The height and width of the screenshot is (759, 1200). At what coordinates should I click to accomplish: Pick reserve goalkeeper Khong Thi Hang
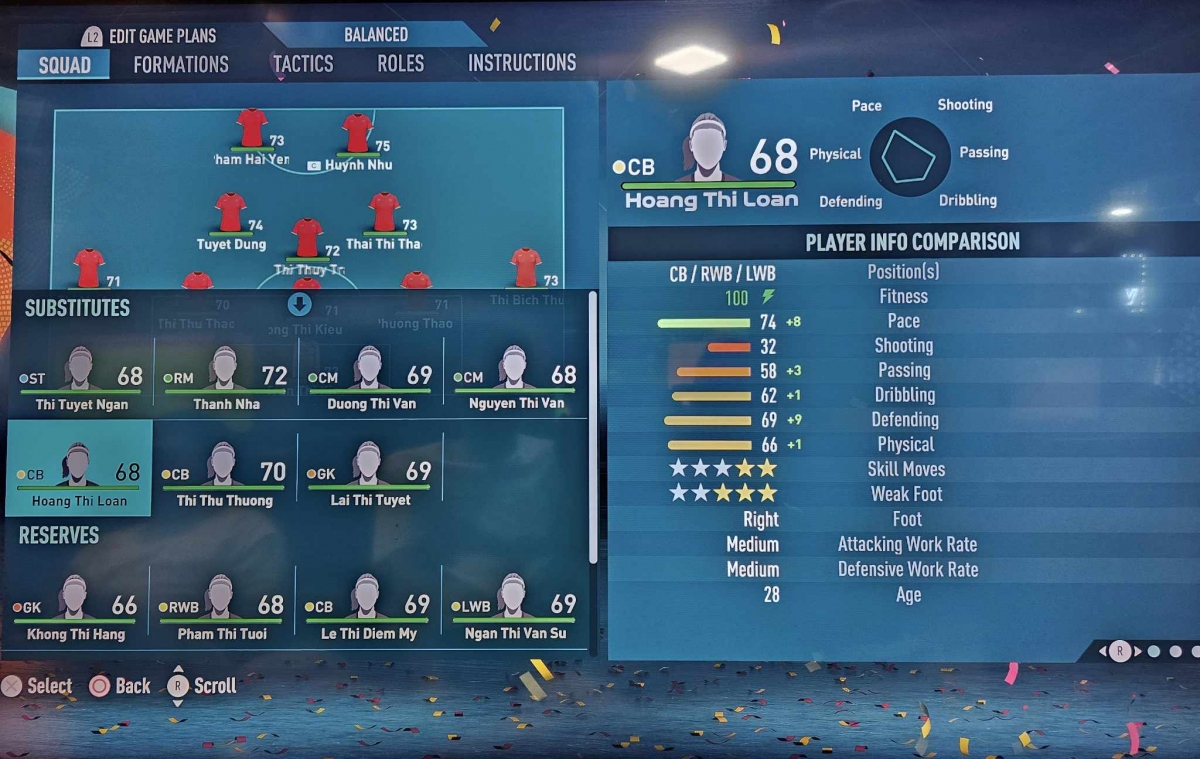75,607
